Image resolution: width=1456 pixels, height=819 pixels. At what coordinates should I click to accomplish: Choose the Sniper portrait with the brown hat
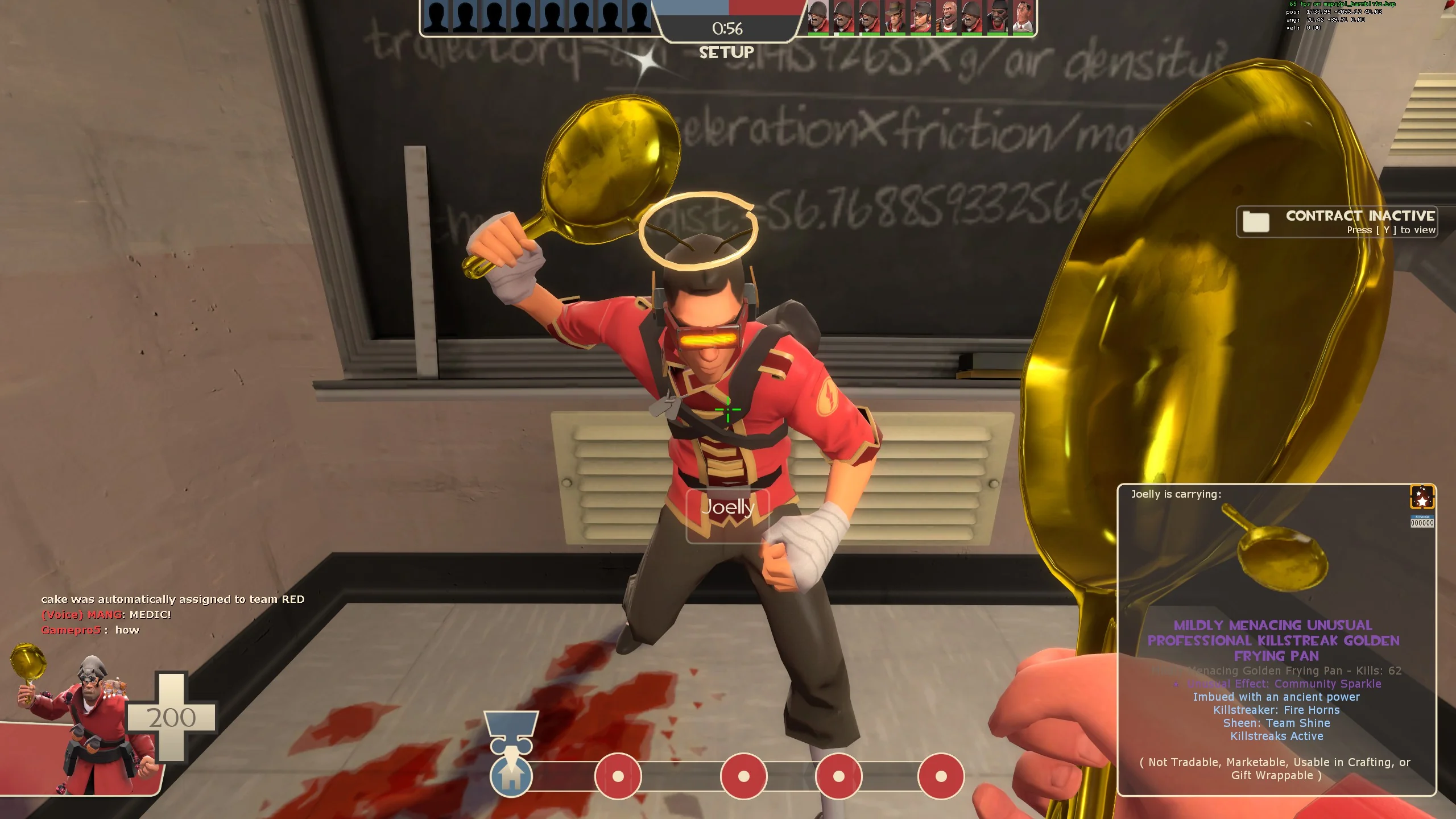[894, 17]
